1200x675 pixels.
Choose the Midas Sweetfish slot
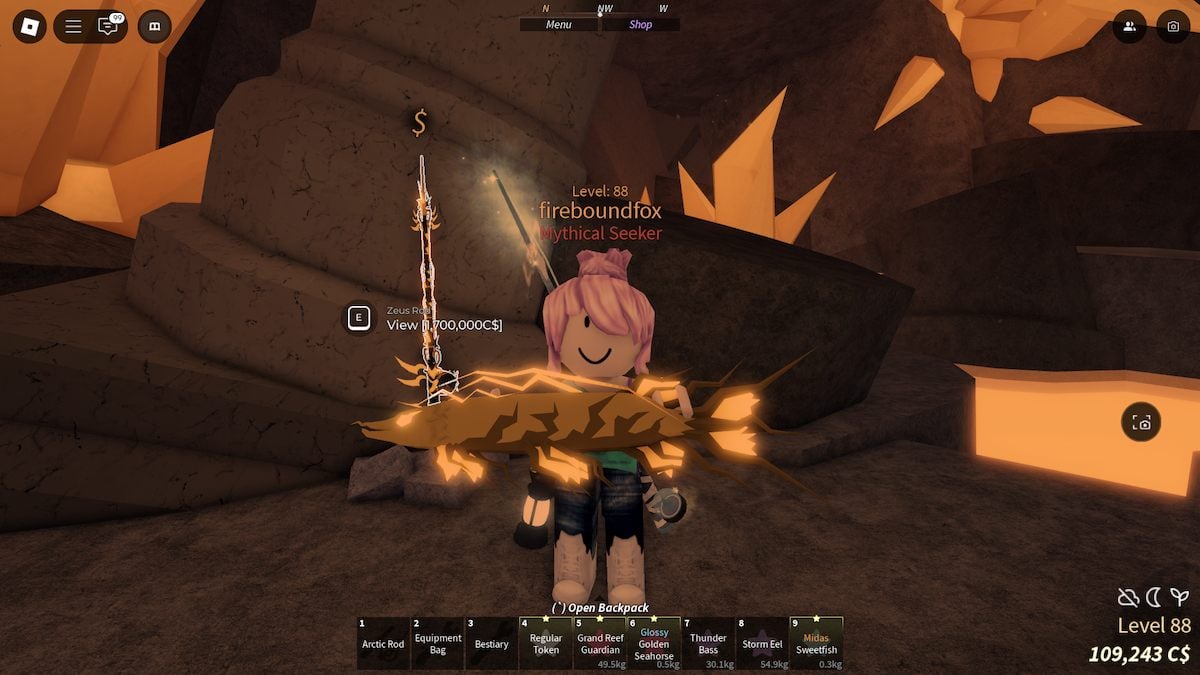816,643
